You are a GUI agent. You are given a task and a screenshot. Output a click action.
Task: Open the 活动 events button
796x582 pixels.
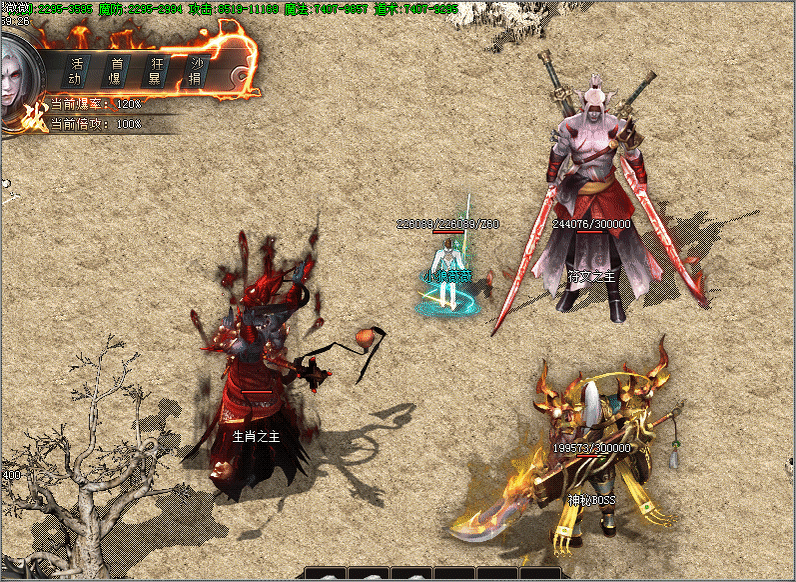75,70
